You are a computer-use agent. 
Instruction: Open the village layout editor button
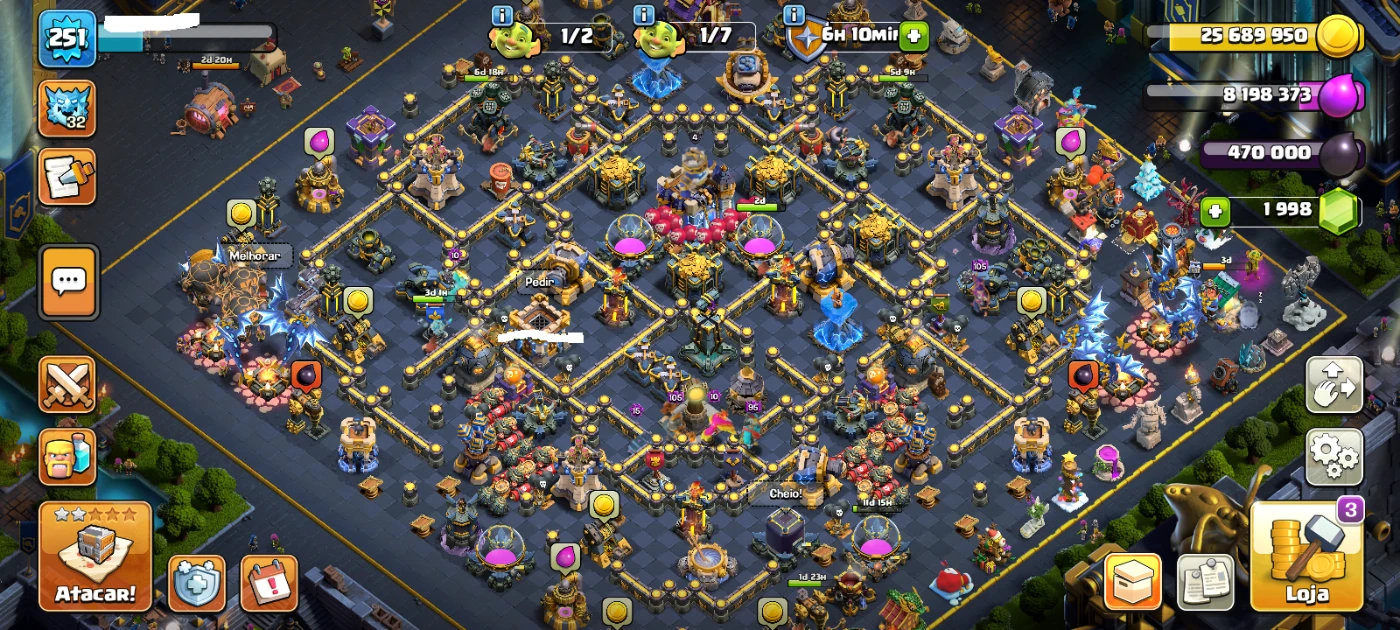click(x=1334, y=385)
